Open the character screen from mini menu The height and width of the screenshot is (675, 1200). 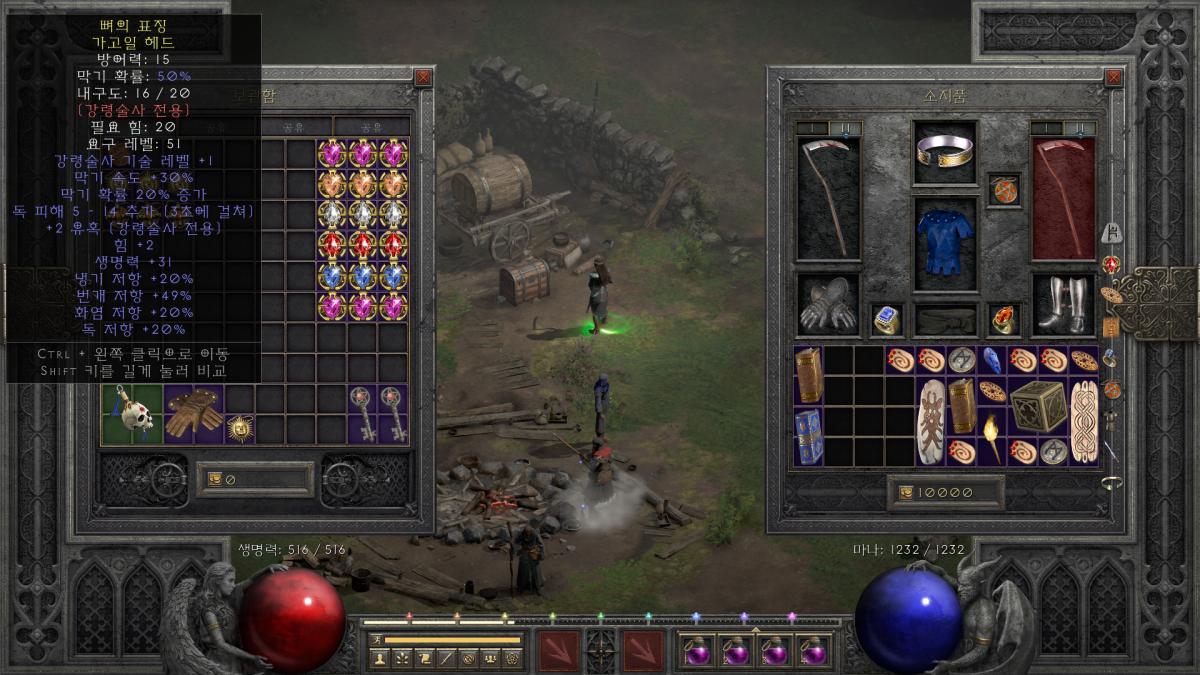(x=379, y=658)
